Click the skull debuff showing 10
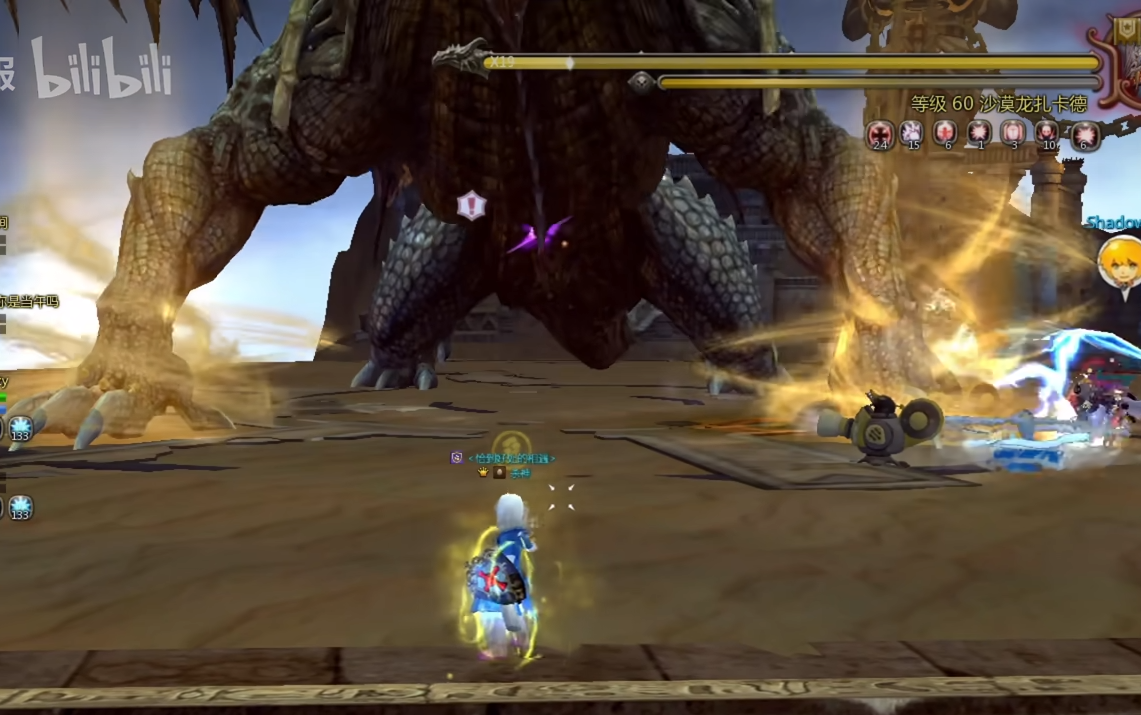The height and width of the screenshot is (715, 1141). 1047,133
